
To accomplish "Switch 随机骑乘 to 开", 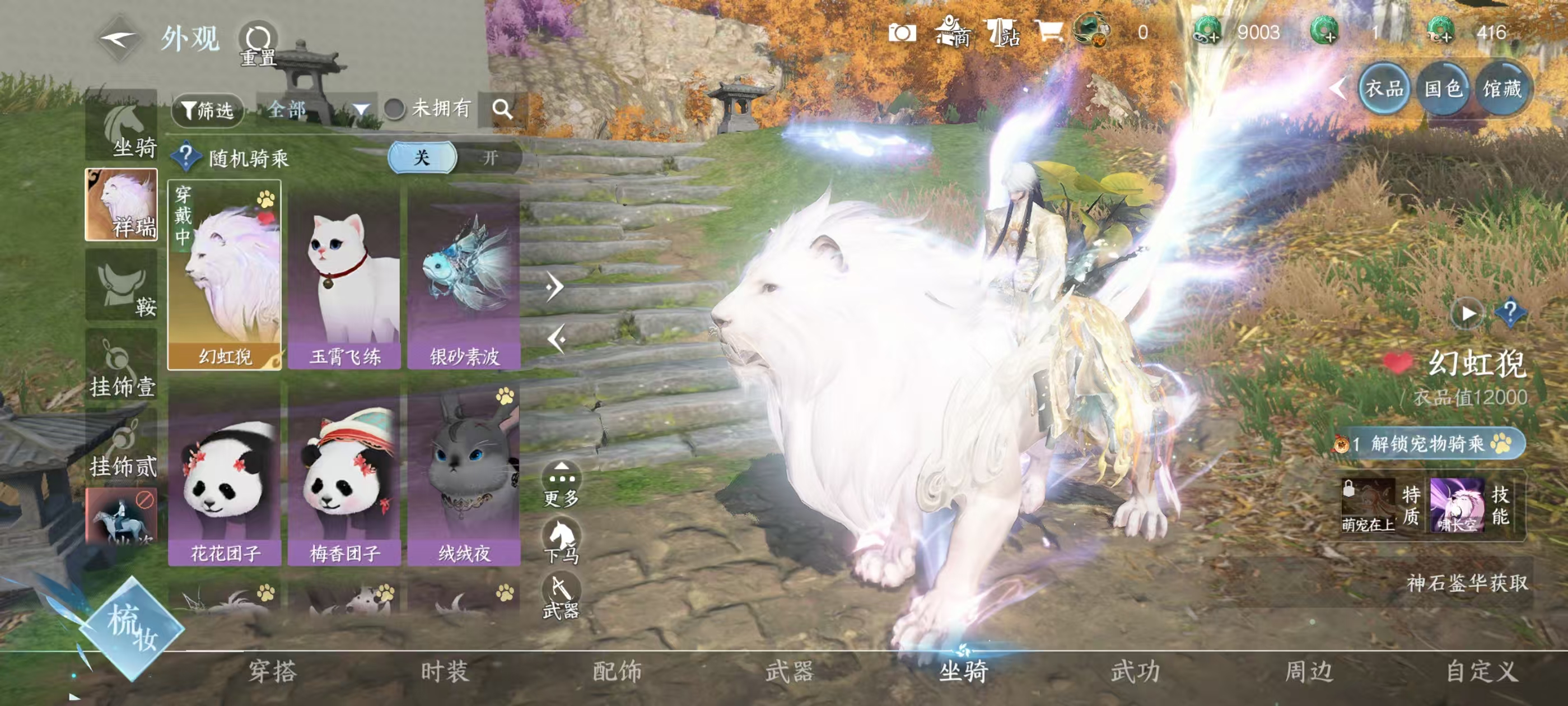I will [x=489, y=159].
